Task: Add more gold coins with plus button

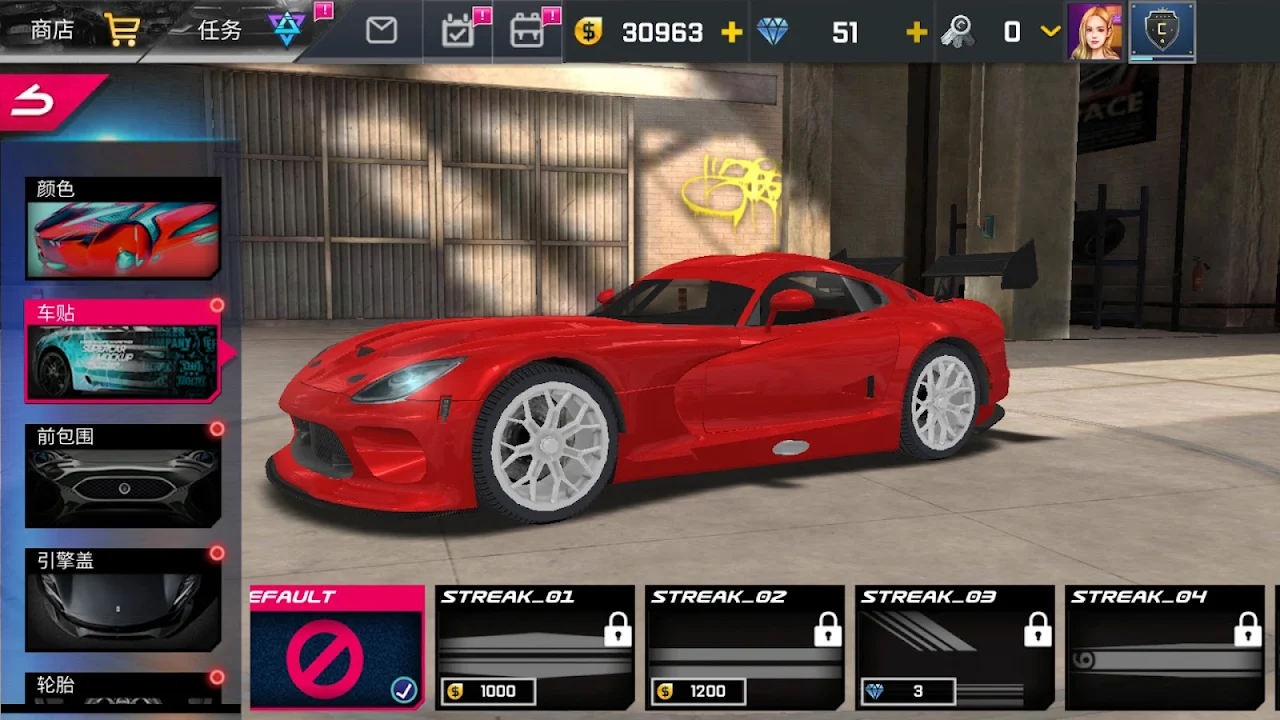Action: [731, 32]
